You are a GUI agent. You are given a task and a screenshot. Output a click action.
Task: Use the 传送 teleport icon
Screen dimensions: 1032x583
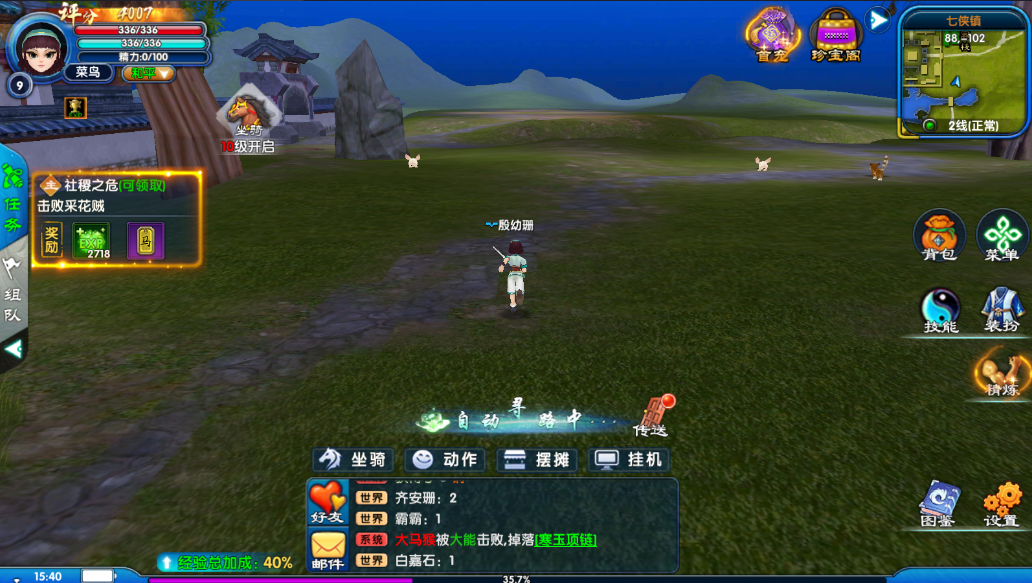651,414
